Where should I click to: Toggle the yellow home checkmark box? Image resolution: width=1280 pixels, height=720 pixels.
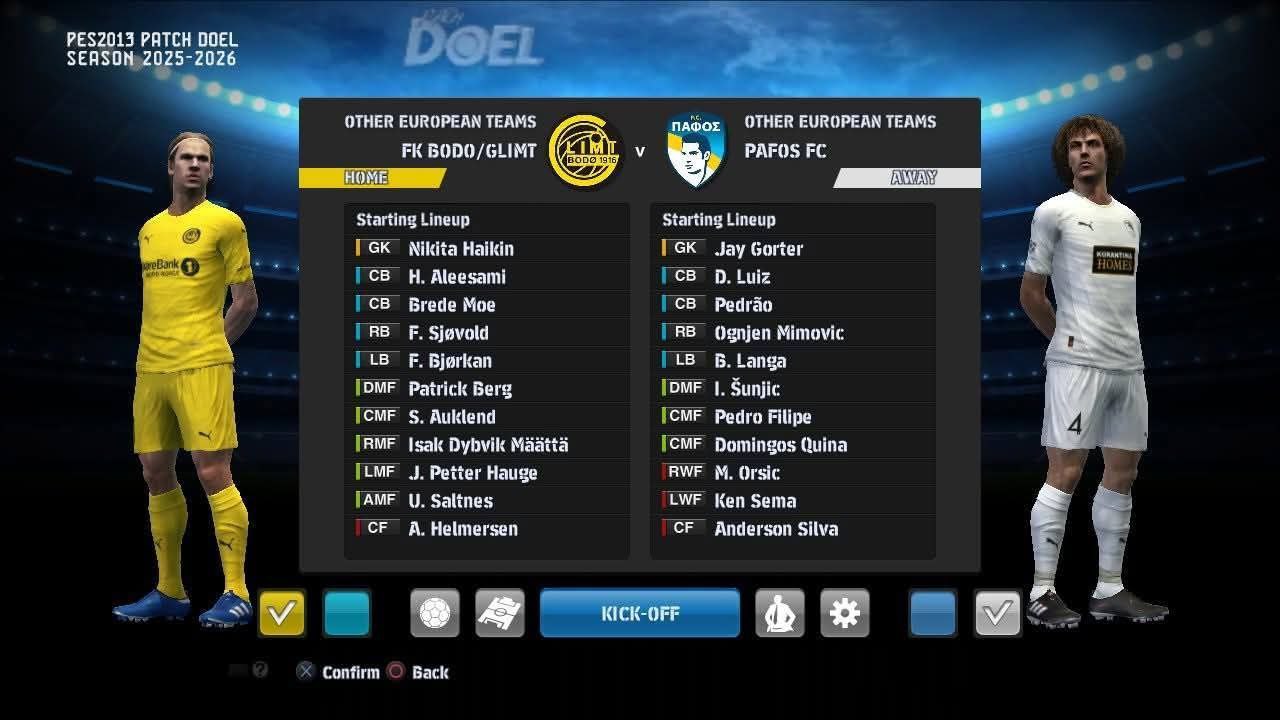tap(282, 613)
